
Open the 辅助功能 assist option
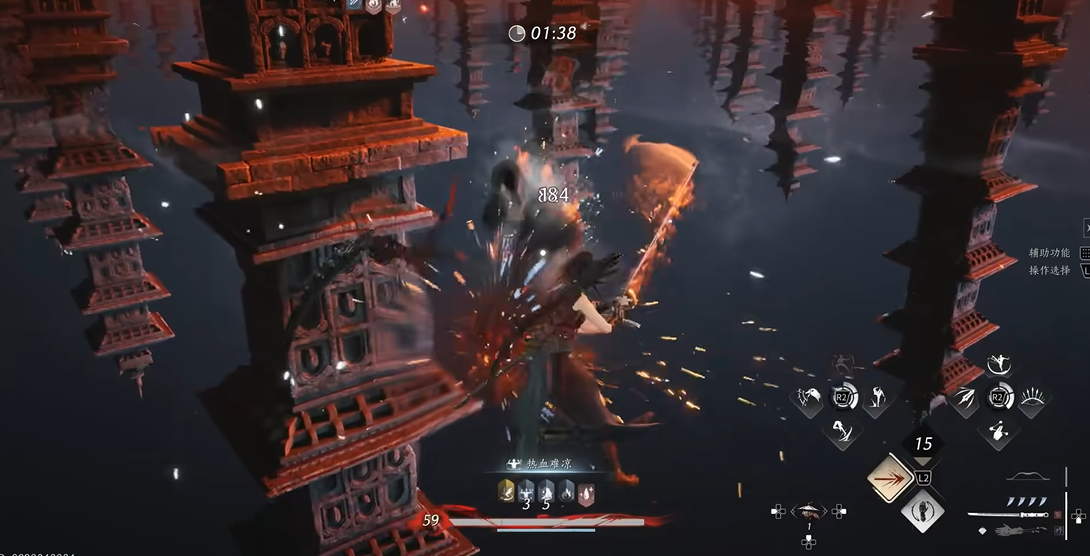click(1049, 253)
